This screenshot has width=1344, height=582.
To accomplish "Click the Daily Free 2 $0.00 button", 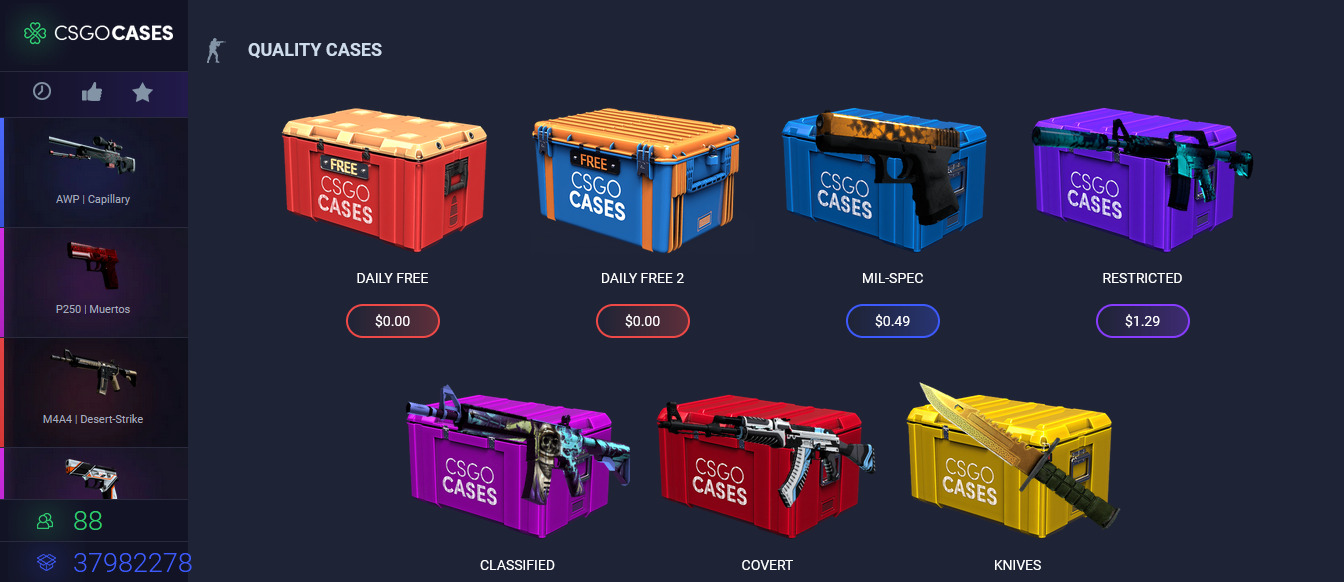I will coord(642,321).
